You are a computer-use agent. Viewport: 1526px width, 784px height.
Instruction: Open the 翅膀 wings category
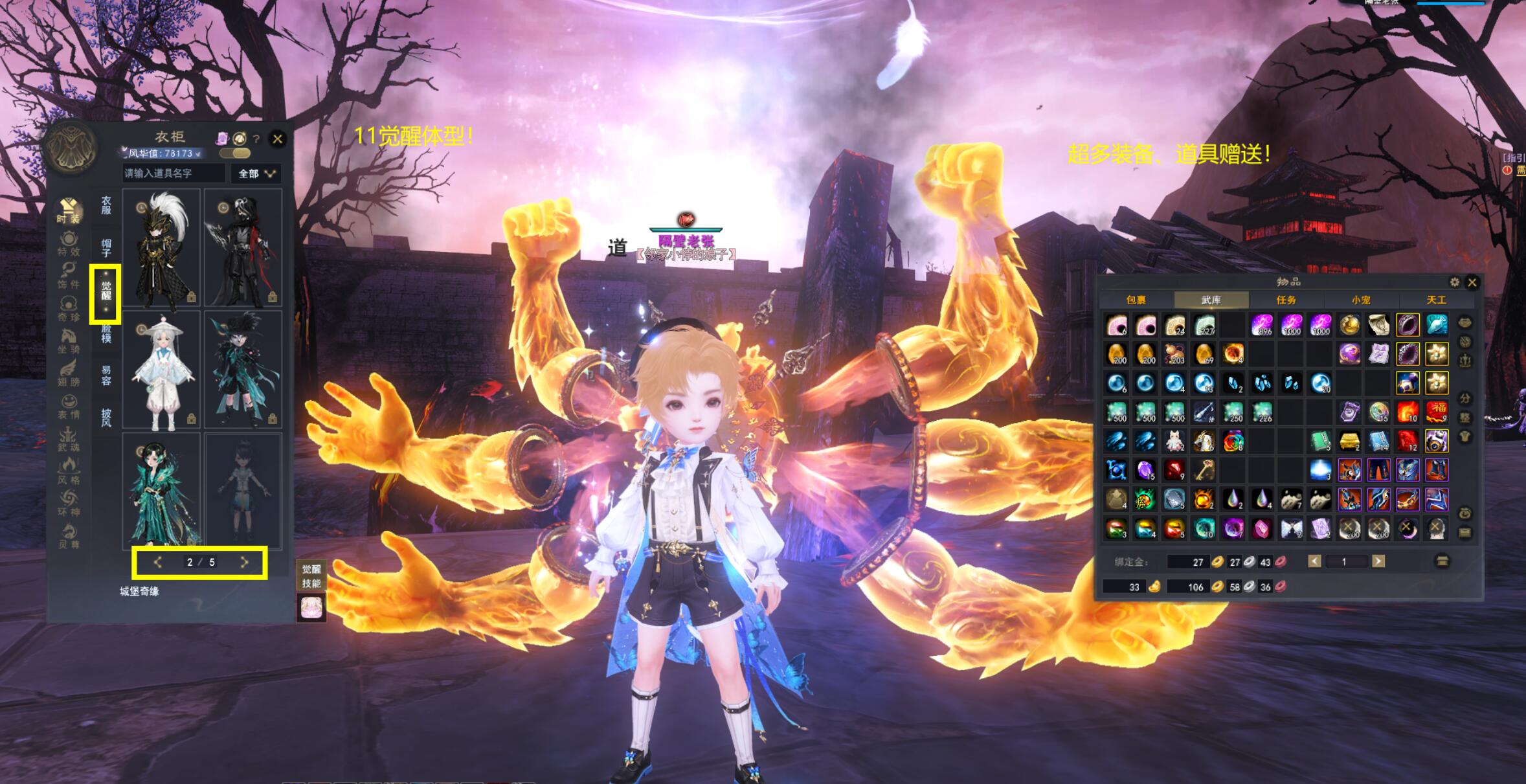click(69, 373)
